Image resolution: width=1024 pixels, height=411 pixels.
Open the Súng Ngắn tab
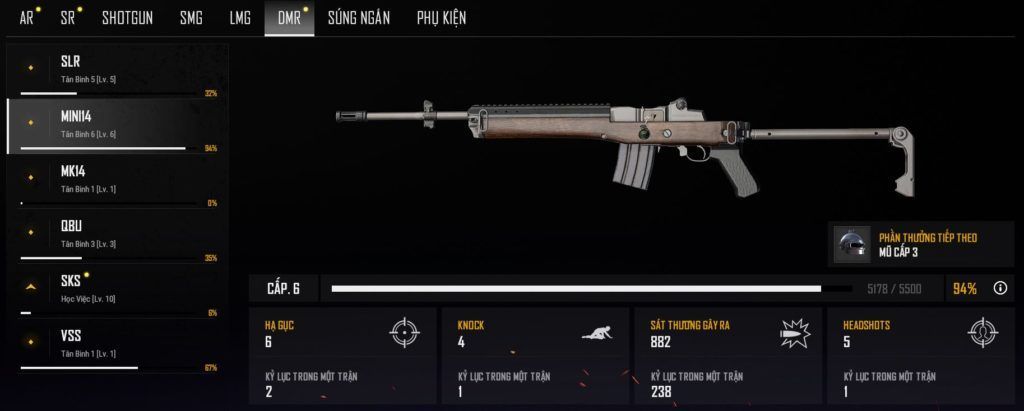pyautogui.click(x=358, y=17)
